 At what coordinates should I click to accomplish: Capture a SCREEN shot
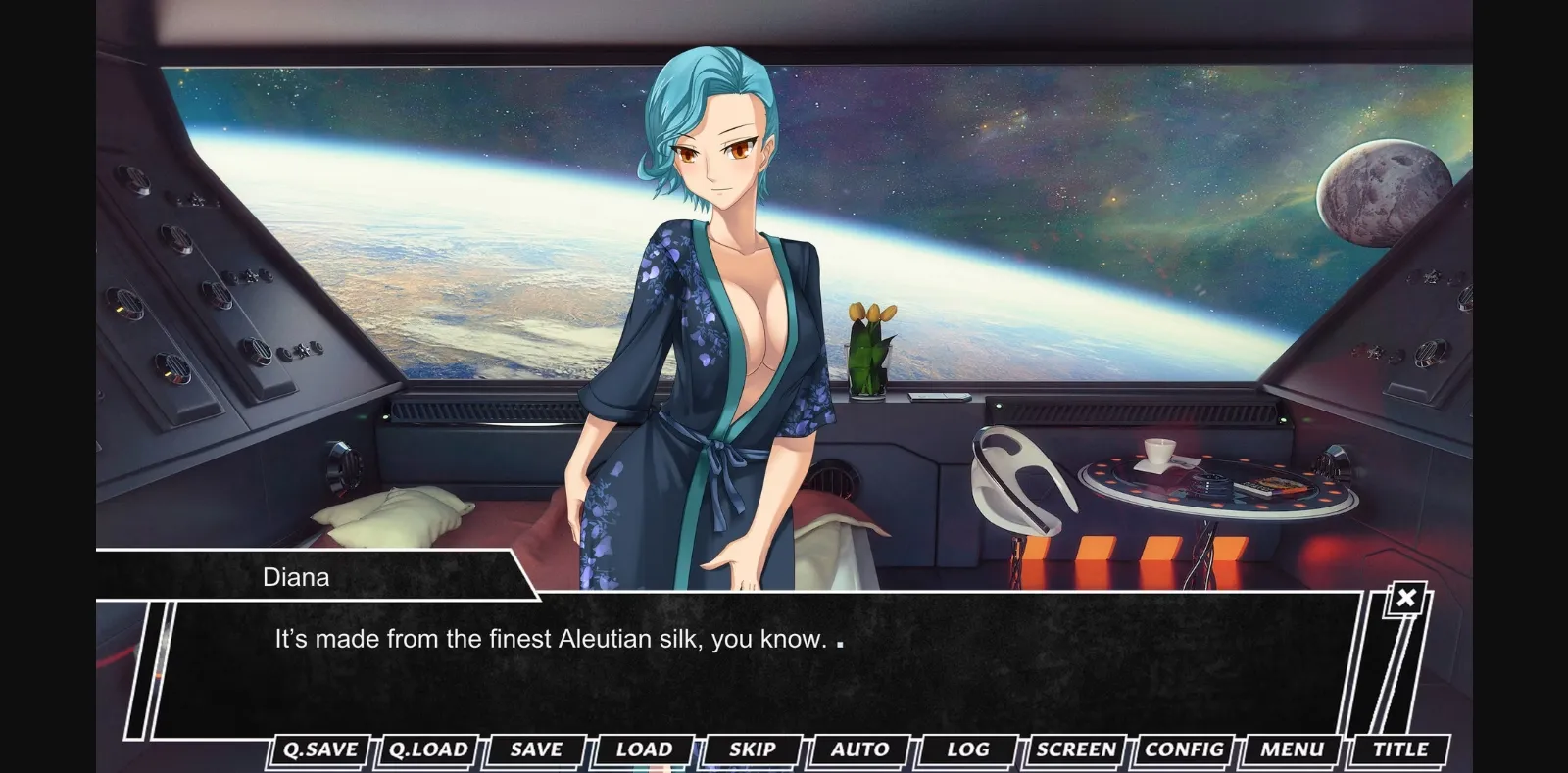[1074, 749]
